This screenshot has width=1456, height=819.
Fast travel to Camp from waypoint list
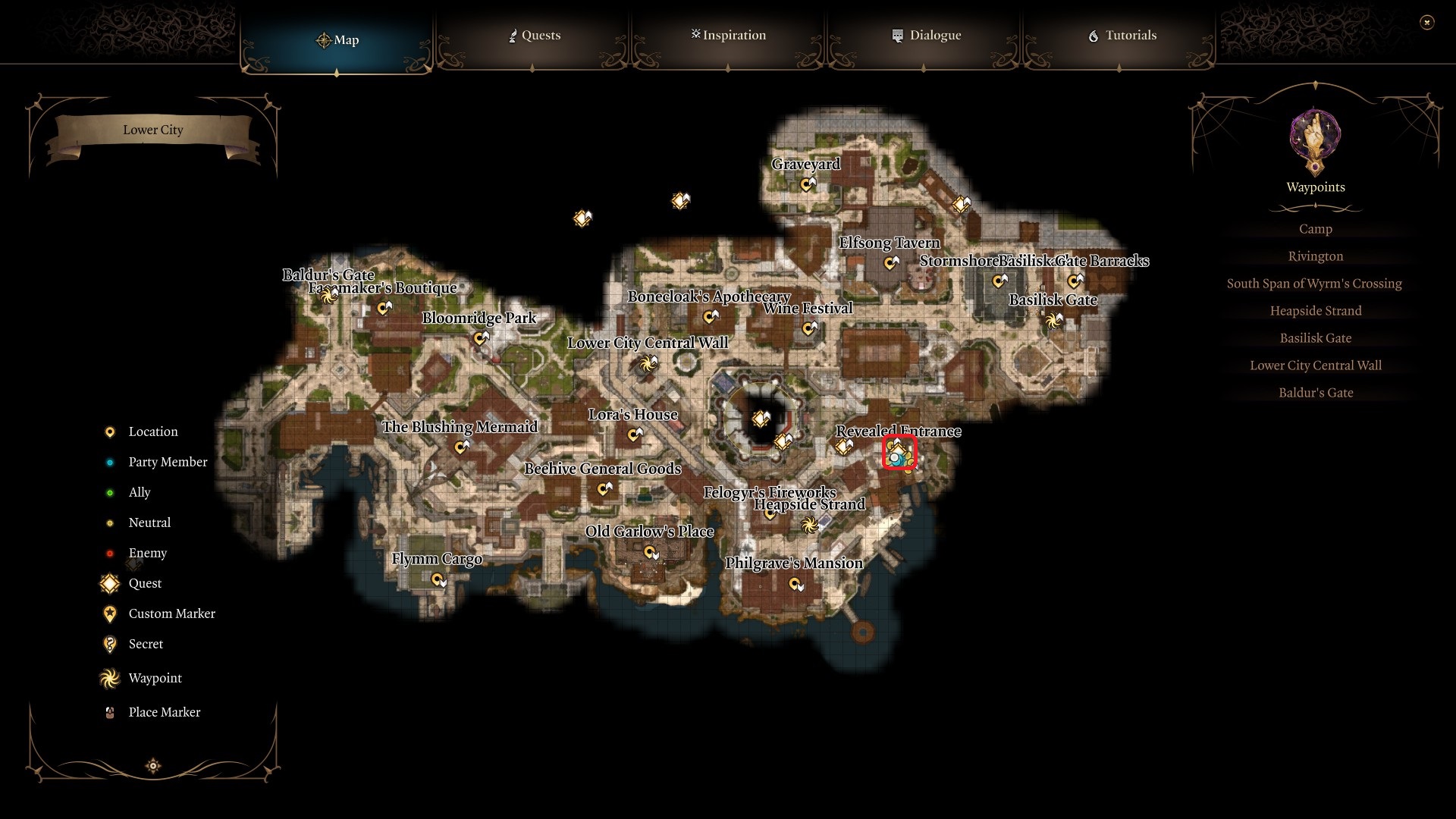click(x=1316, y=228)
